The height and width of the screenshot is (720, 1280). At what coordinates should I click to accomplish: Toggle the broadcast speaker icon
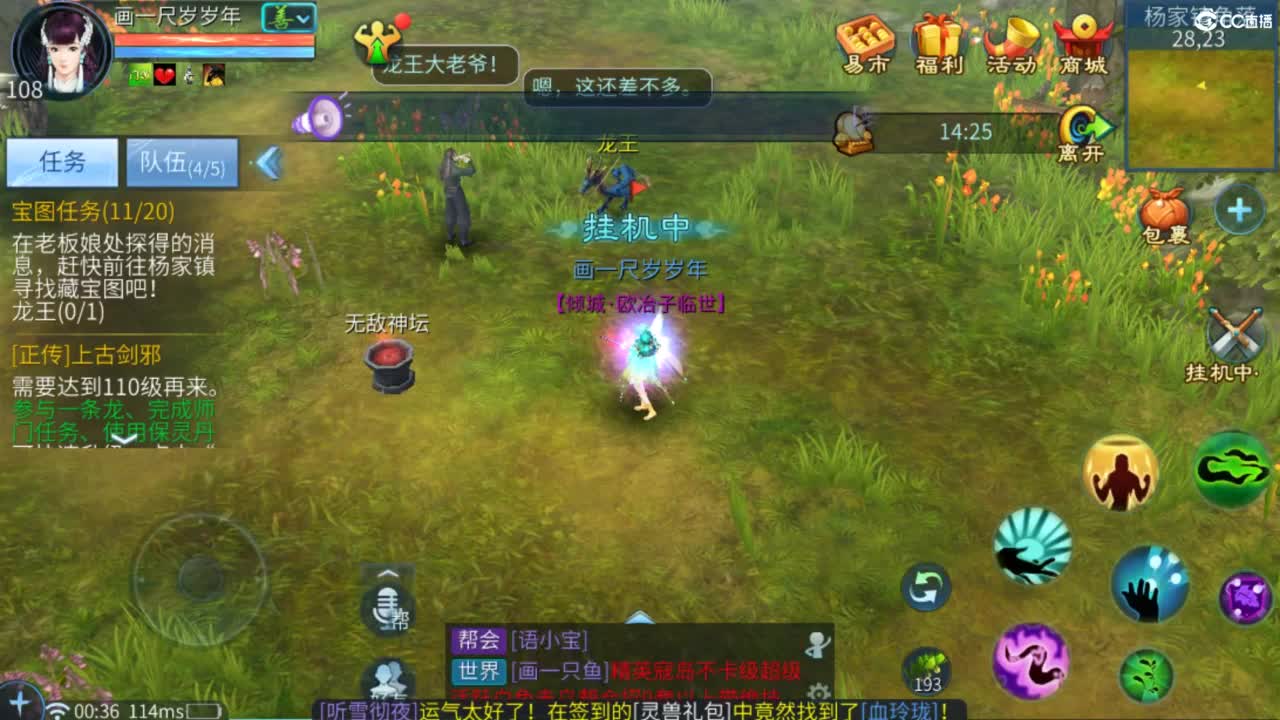[x=316, y=118]
